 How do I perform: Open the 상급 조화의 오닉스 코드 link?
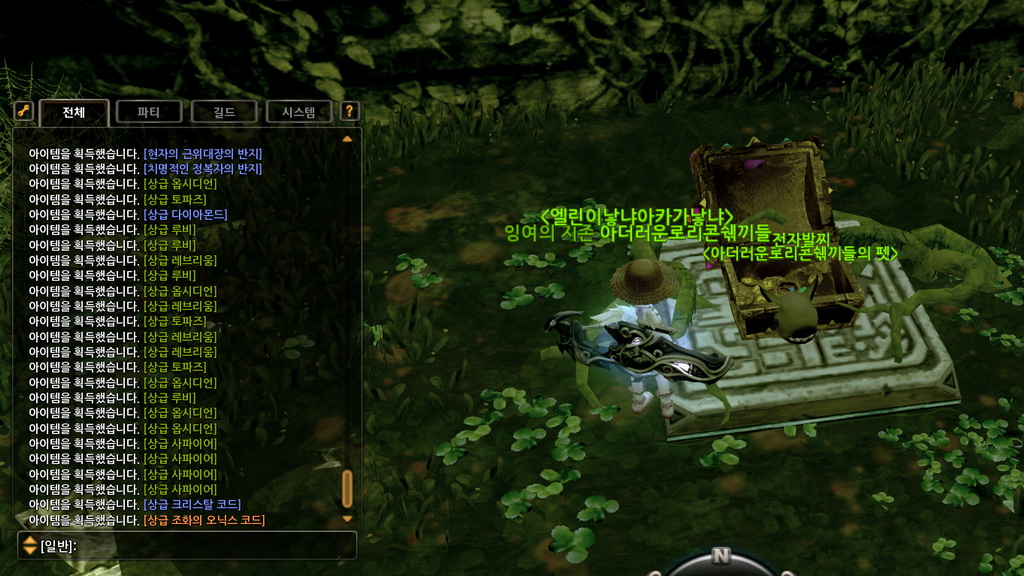[204, 520]
